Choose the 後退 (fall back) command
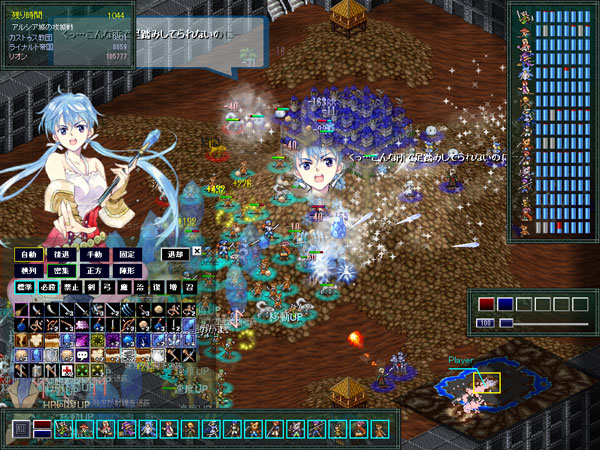Screen dimensions: 600x450 62,255
